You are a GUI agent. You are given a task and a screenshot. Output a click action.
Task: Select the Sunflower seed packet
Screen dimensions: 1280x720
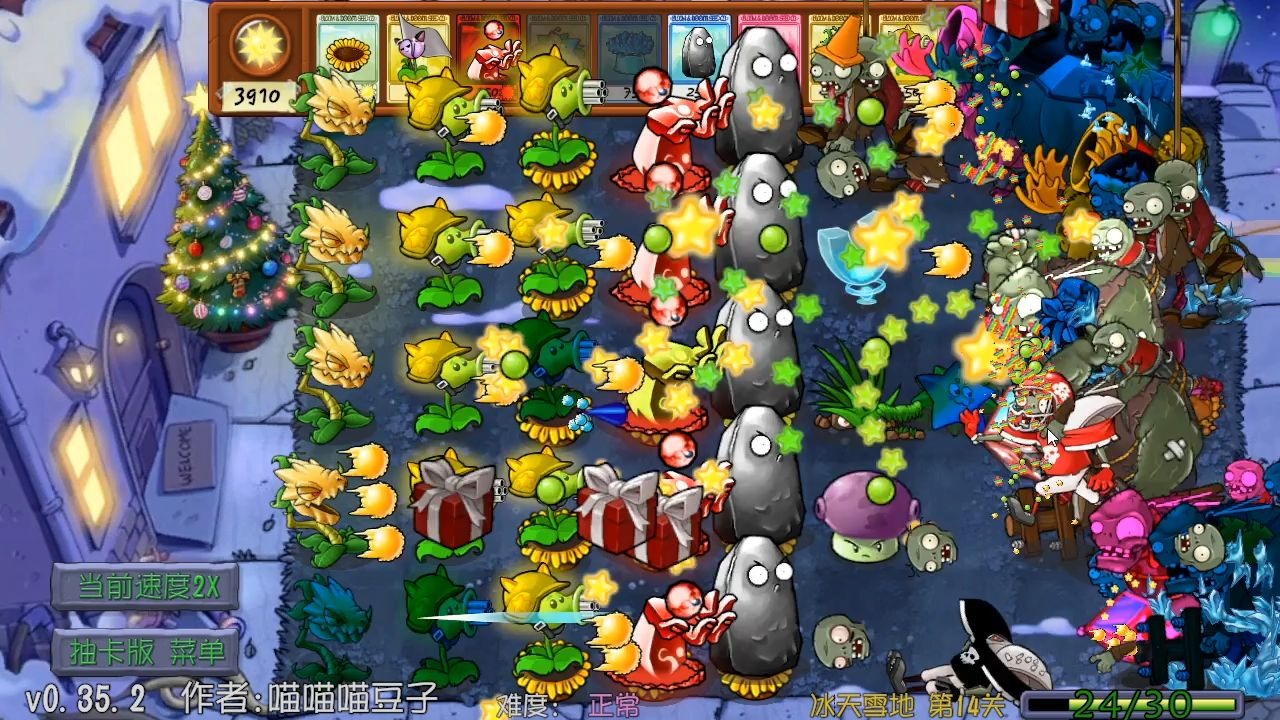[x=347, y=55]
